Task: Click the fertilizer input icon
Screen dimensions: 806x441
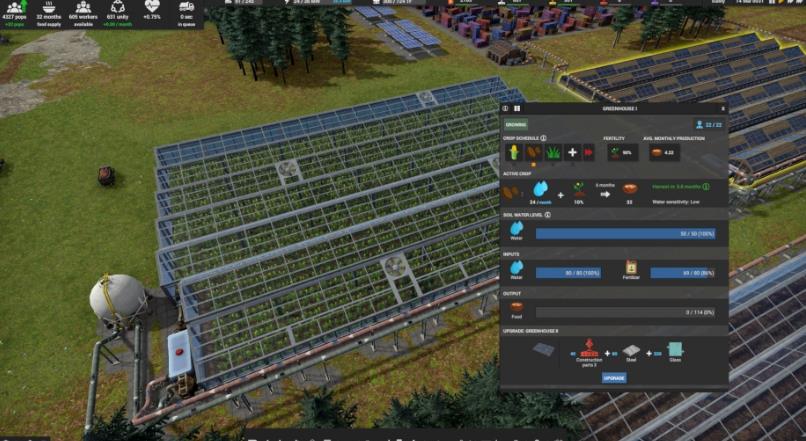Action: (632, 268)
